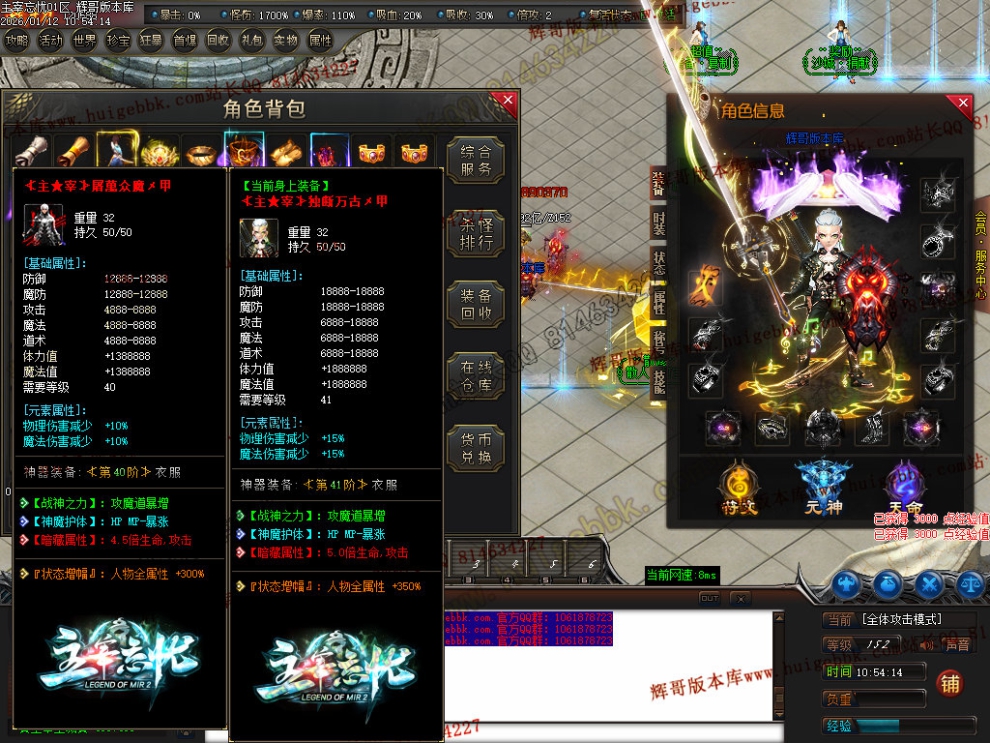Close the 角色信息 character panel

pos(963,102)
